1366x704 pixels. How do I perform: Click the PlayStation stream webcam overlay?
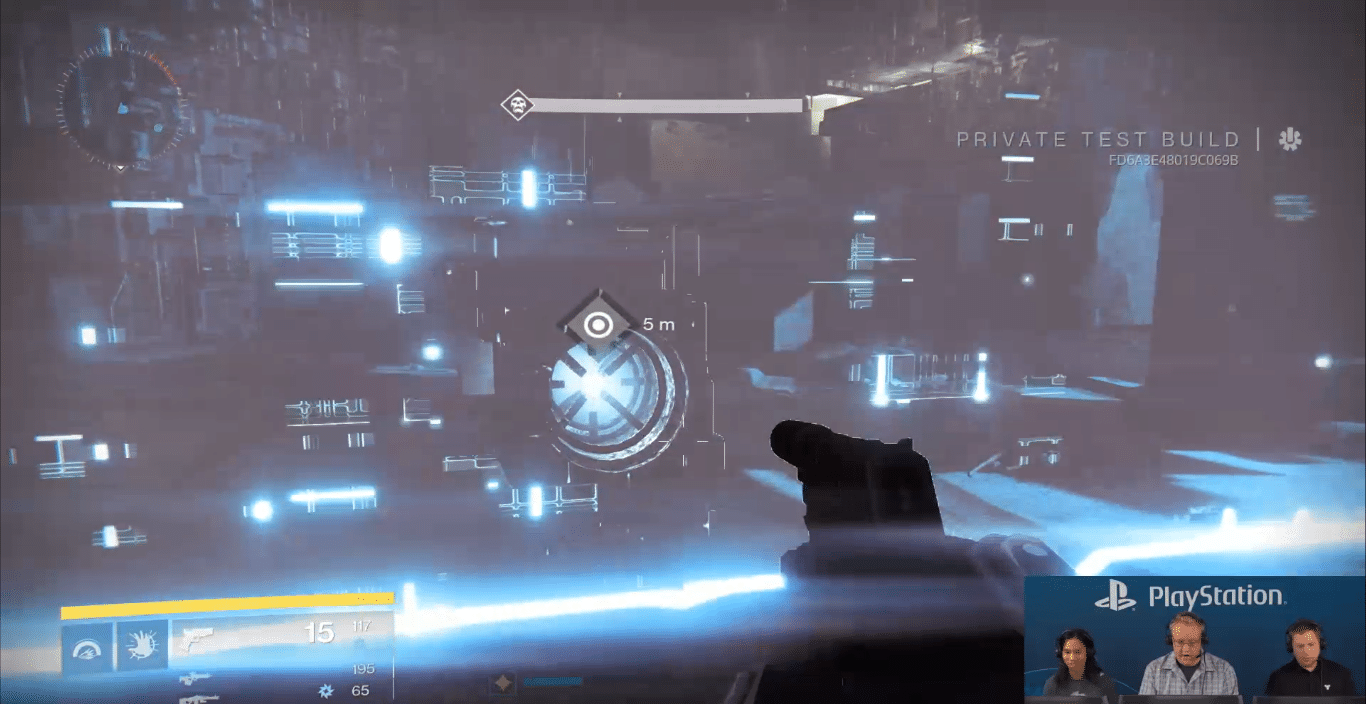point(1194,640)
